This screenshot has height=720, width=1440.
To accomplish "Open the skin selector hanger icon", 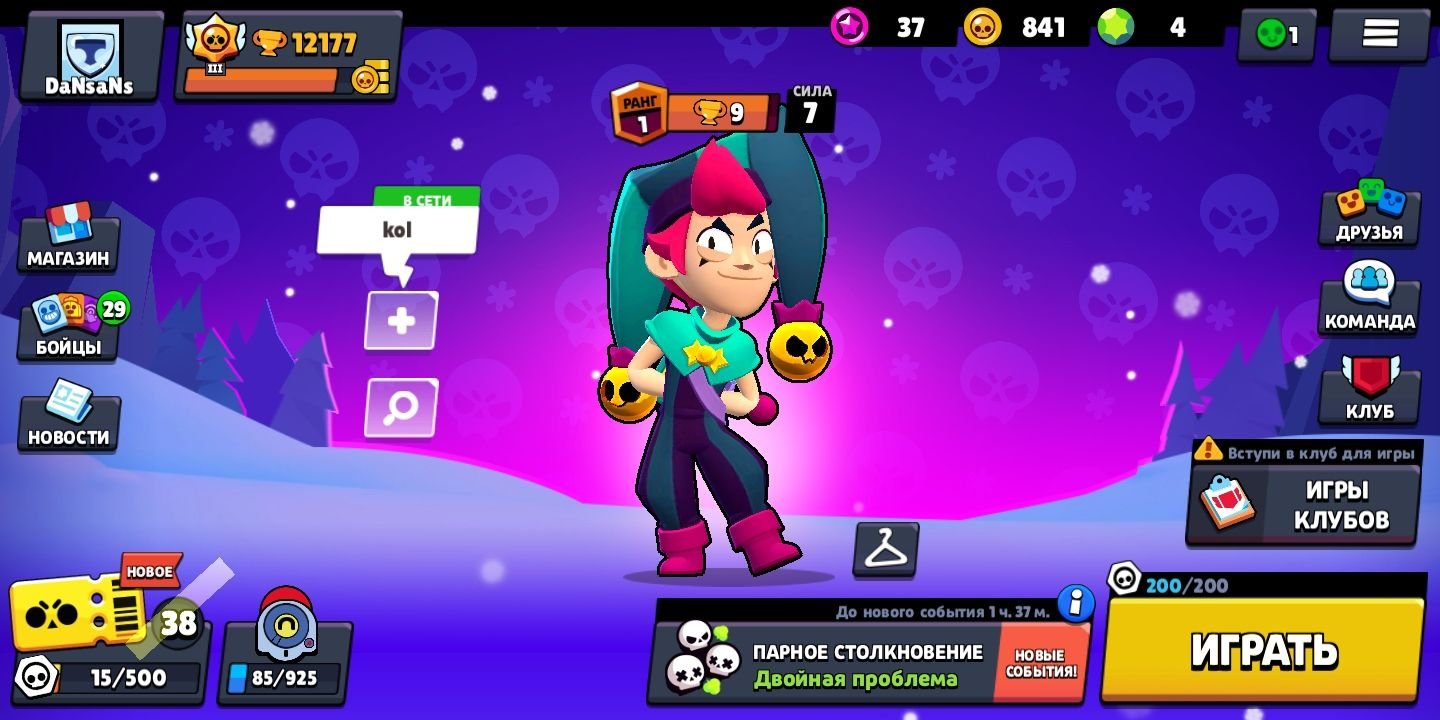I will pyautogui.click(x=885, y=549).
